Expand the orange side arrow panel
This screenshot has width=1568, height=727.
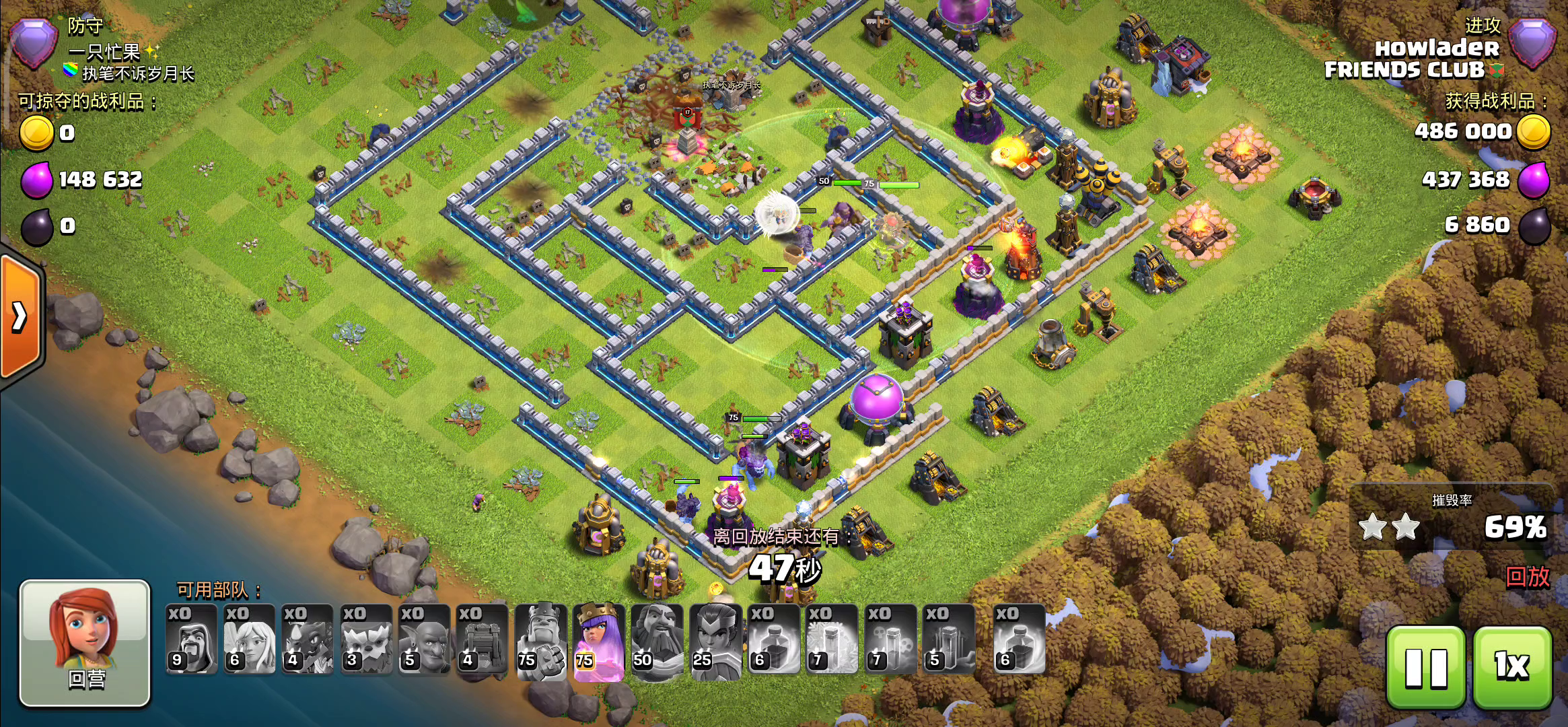point(20,316)
